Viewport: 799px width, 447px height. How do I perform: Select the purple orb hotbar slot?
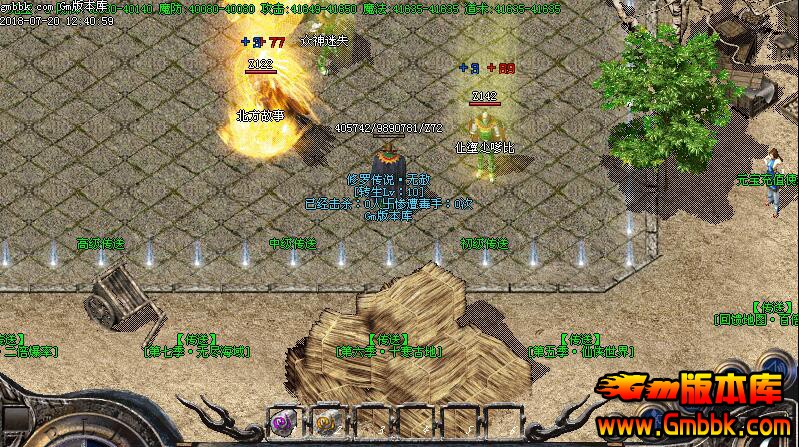283,423
